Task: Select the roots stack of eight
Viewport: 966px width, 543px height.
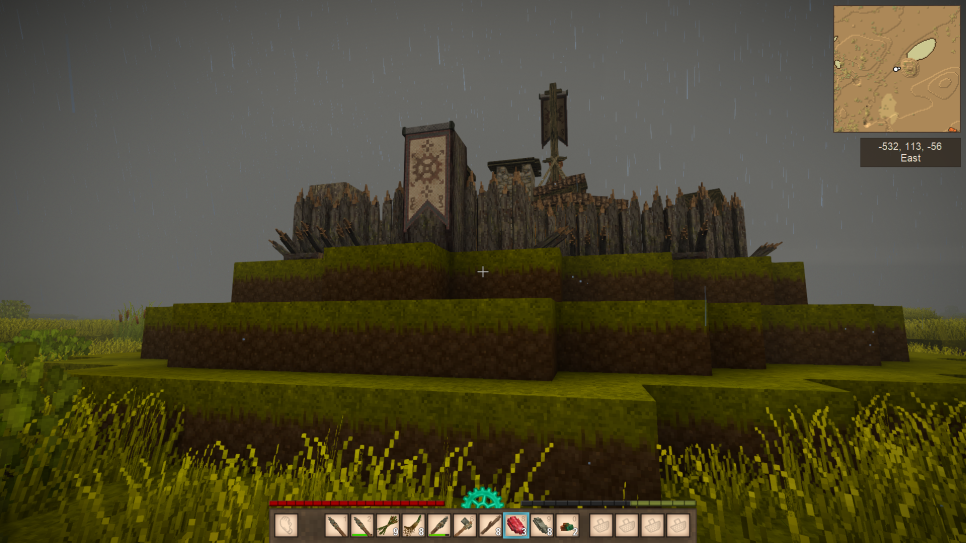Action: (x=412, y=525)
